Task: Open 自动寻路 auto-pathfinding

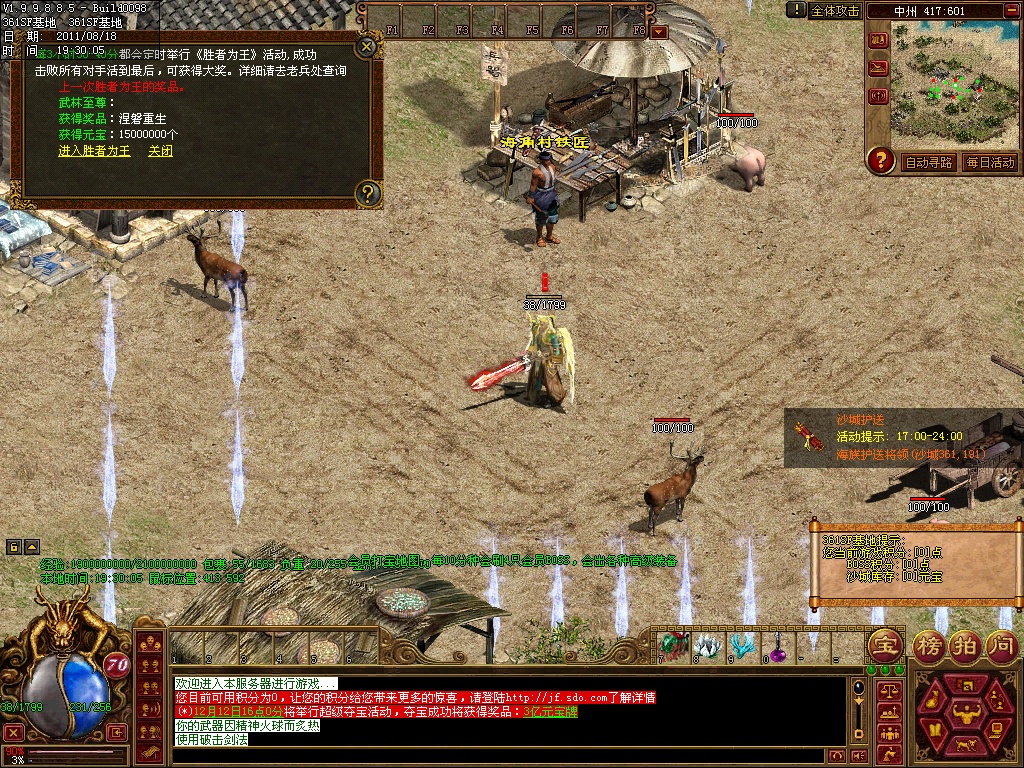Action: click(929, 162)
